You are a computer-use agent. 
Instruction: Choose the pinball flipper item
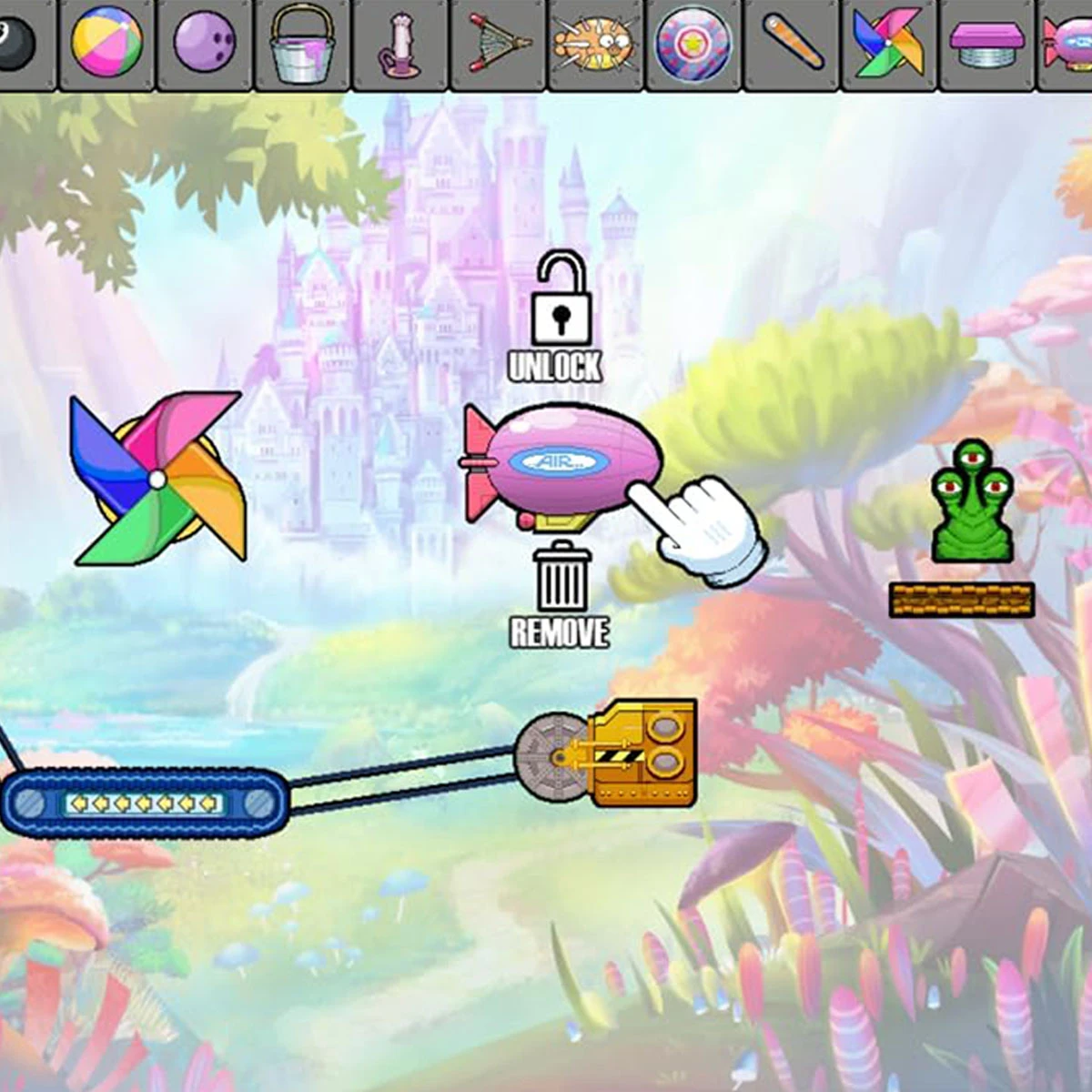(x=792, y=43)
